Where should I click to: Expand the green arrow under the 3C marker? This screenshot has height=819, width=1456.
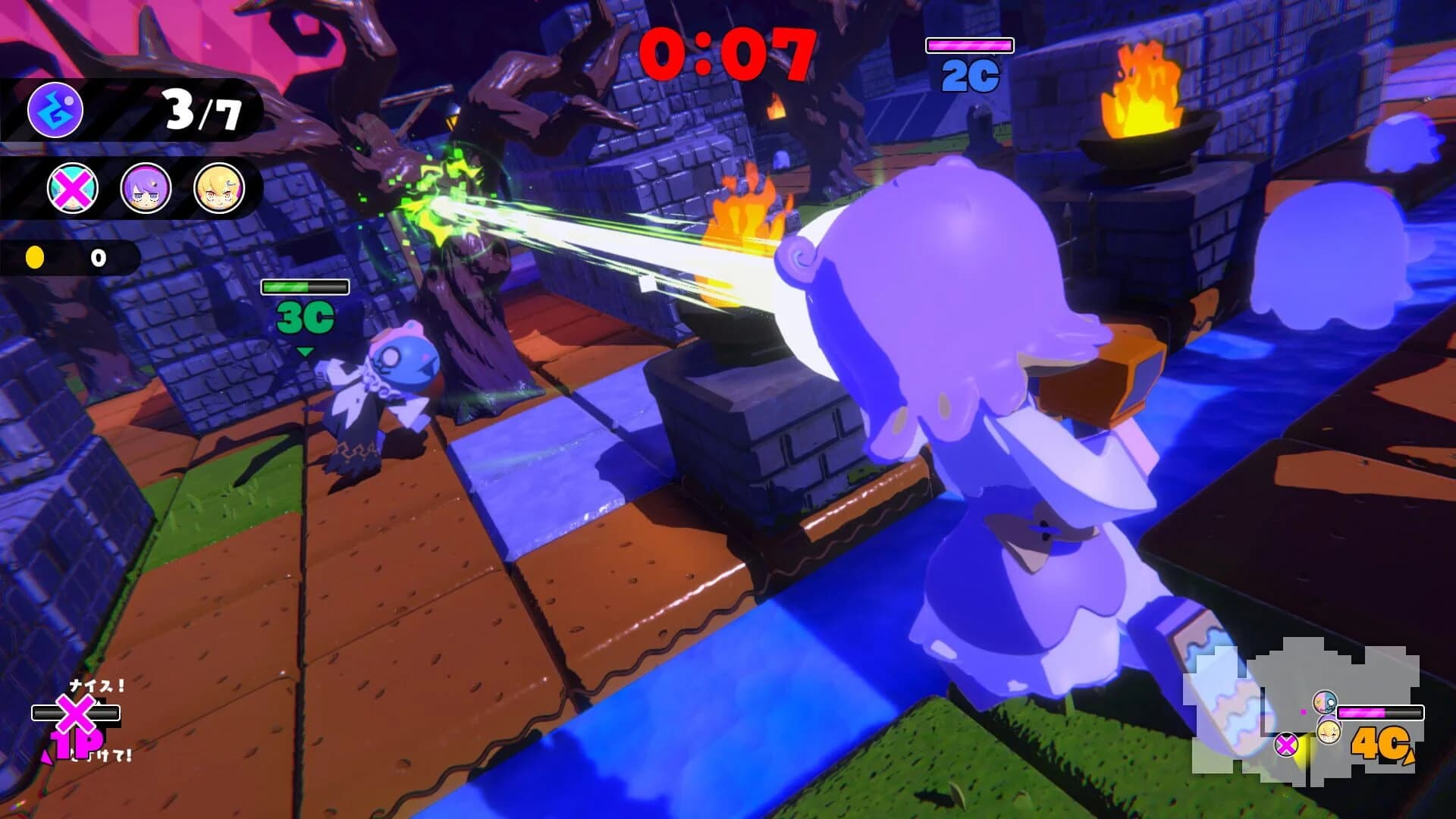pos(306,350)
